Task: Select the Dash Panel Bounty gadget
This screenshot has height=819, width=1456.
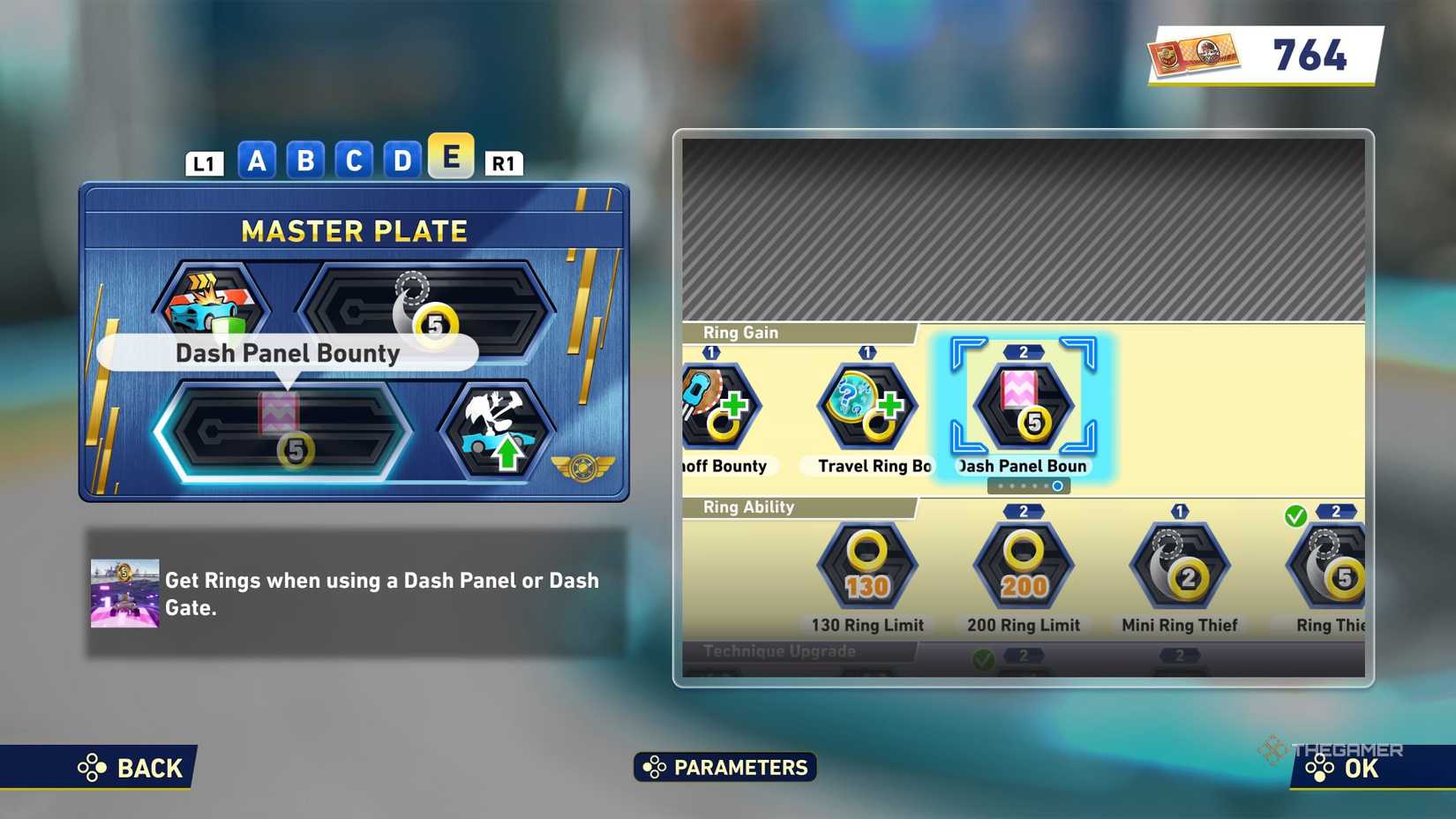Action: click(x=1023, y=407)
